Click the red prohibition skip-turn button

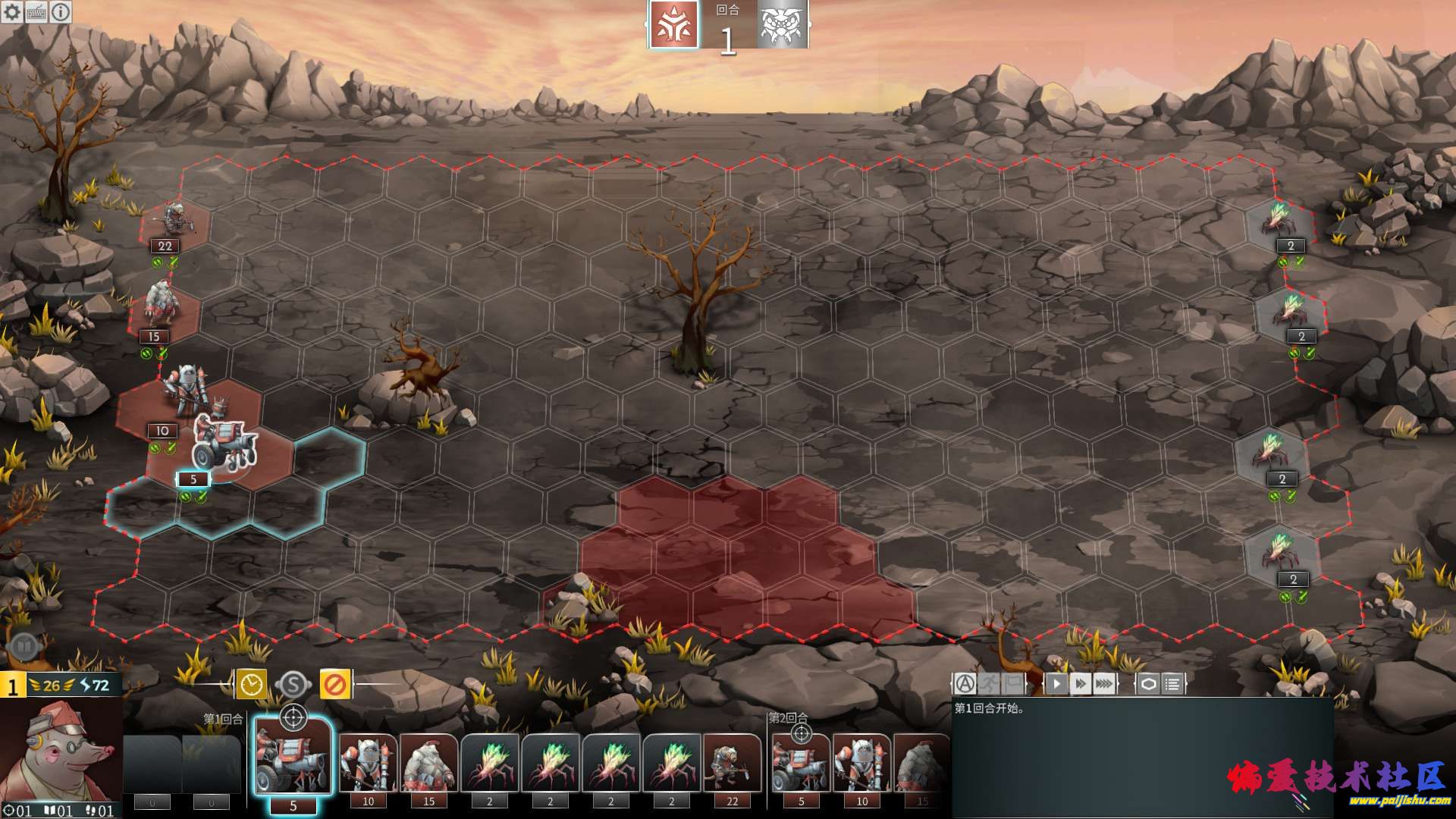tap(334, 685)
